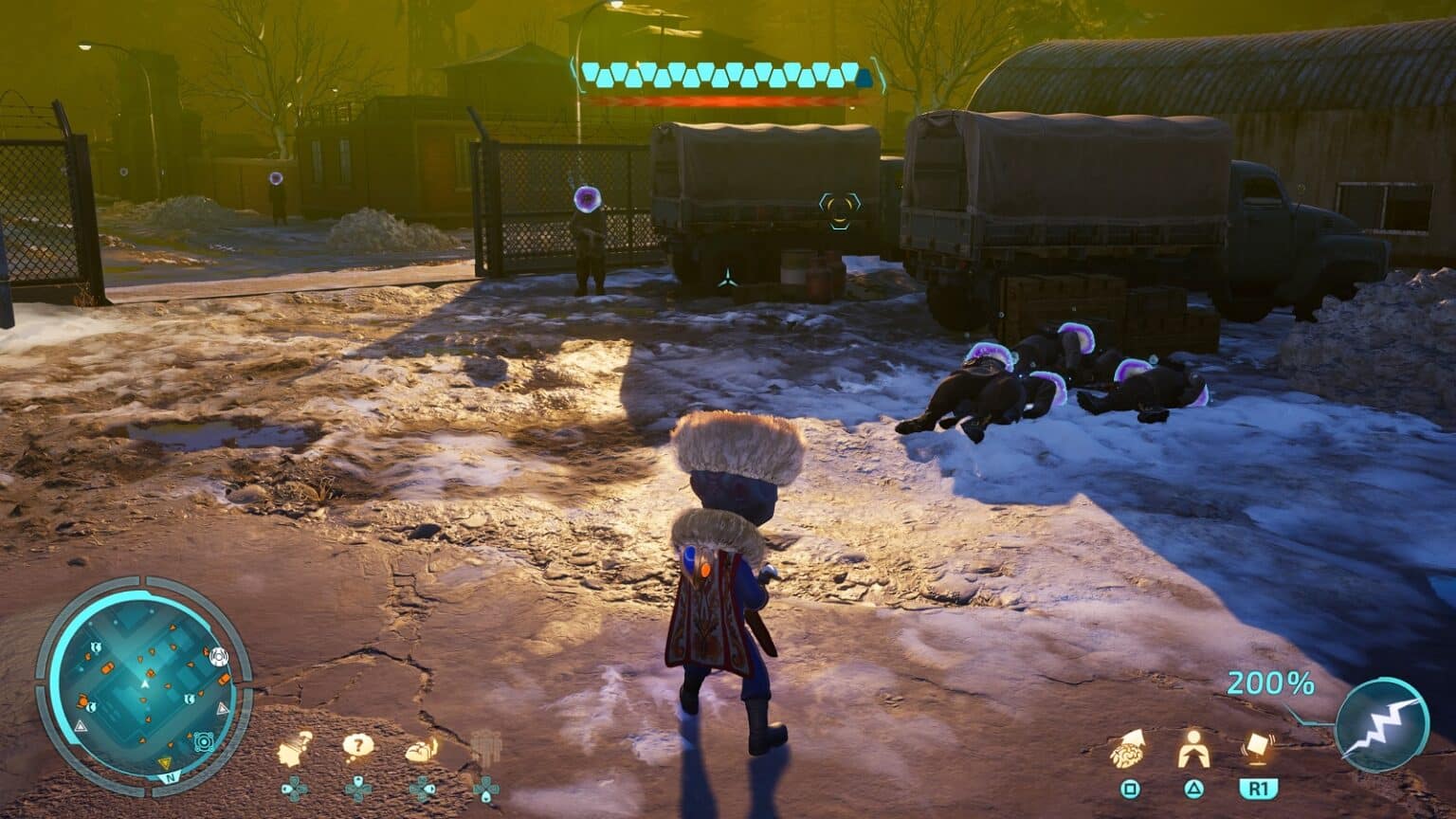This screenshot has height=819, width=1456.
Task: Activate the brain extraction ability icon
Action: click(1128, 749)
